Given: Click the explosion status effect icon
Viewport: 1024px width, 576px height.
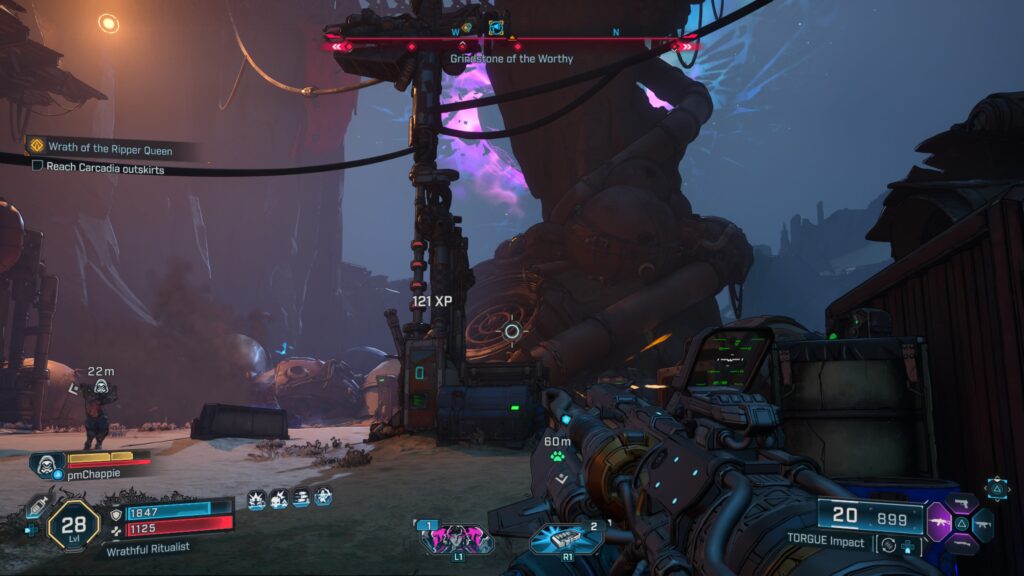Looking at the screenshot, I should point(256,497).
